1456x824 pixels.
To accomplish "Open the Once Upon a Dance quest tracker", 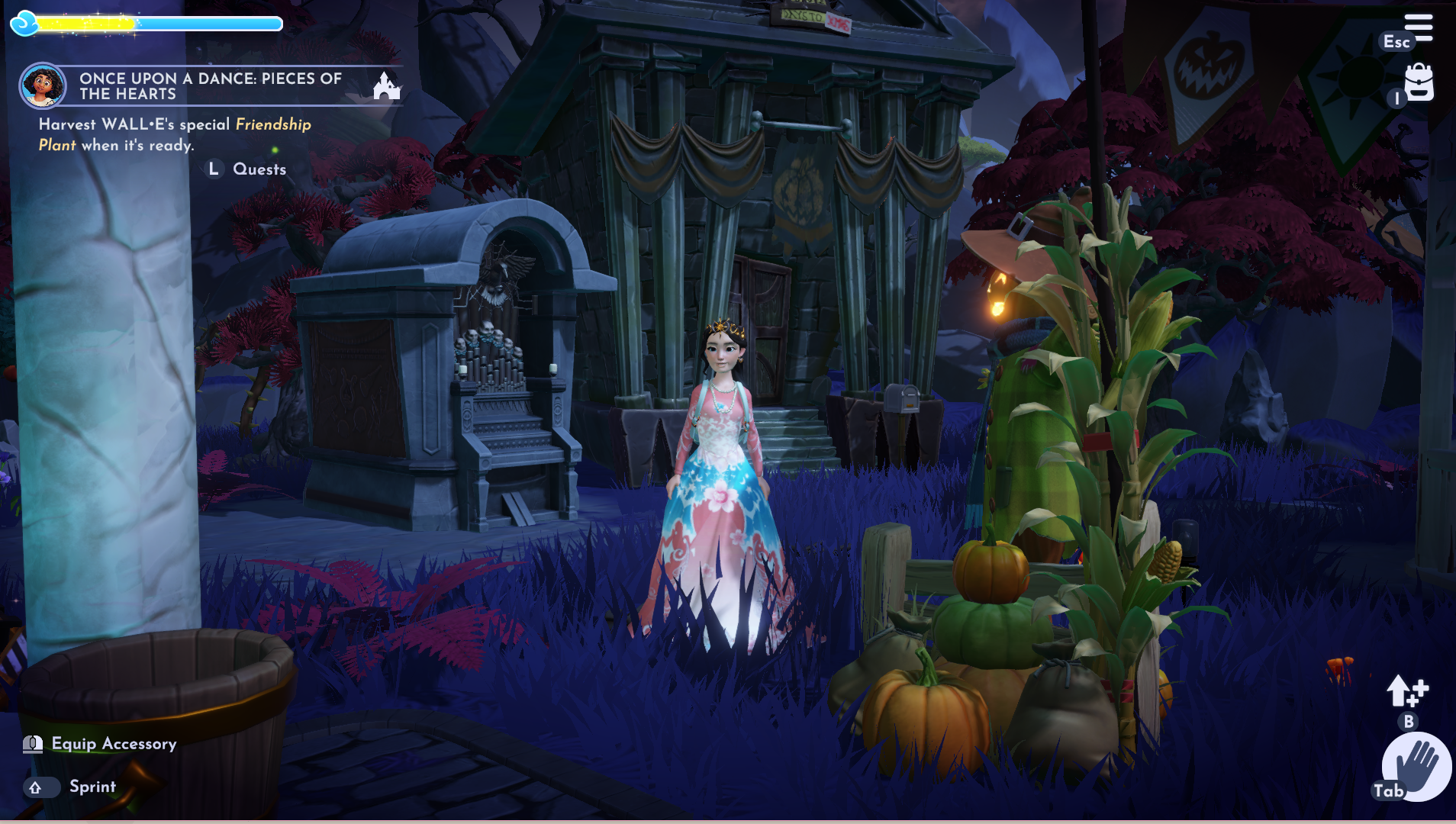I will click(210, 86).
